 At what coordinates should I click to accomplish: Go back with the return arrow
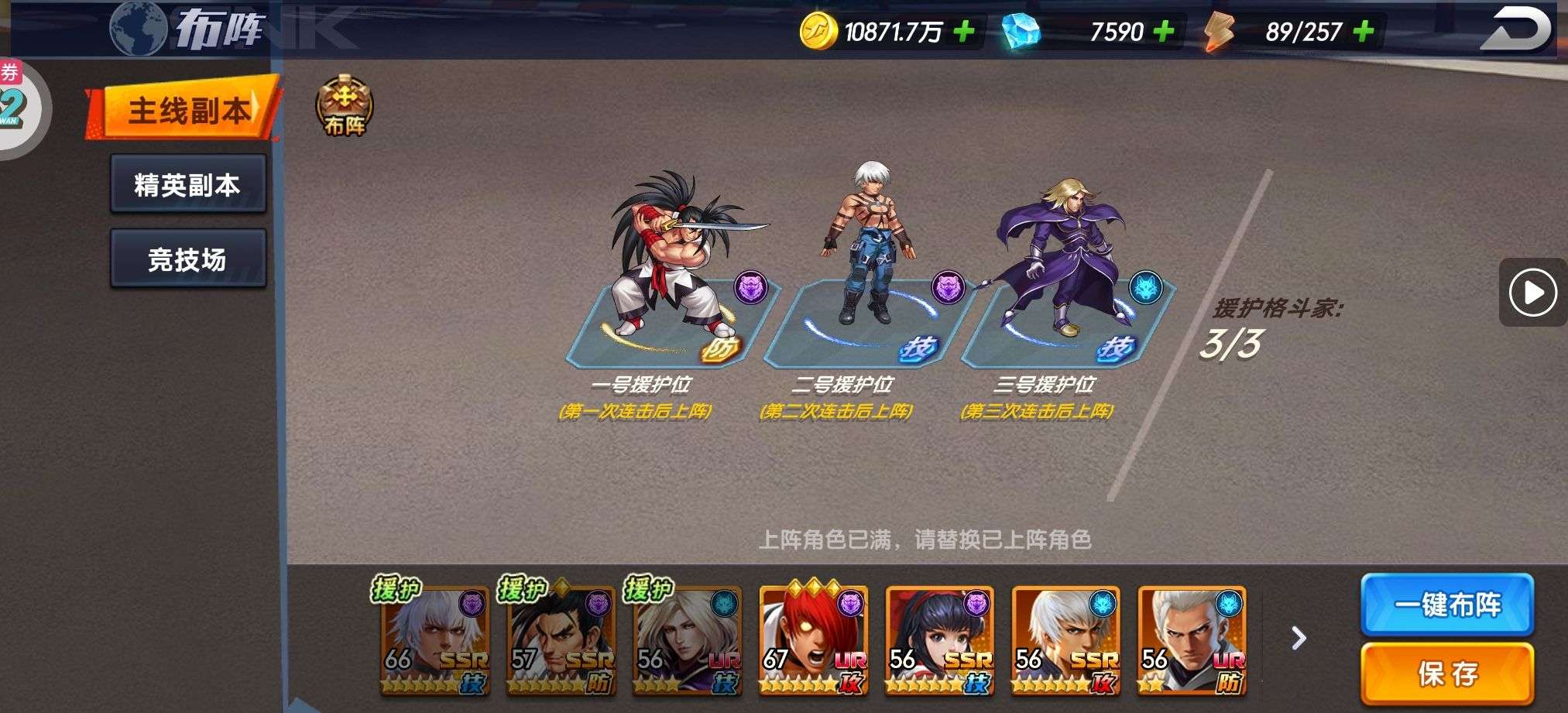click(x=1515, y=30)
